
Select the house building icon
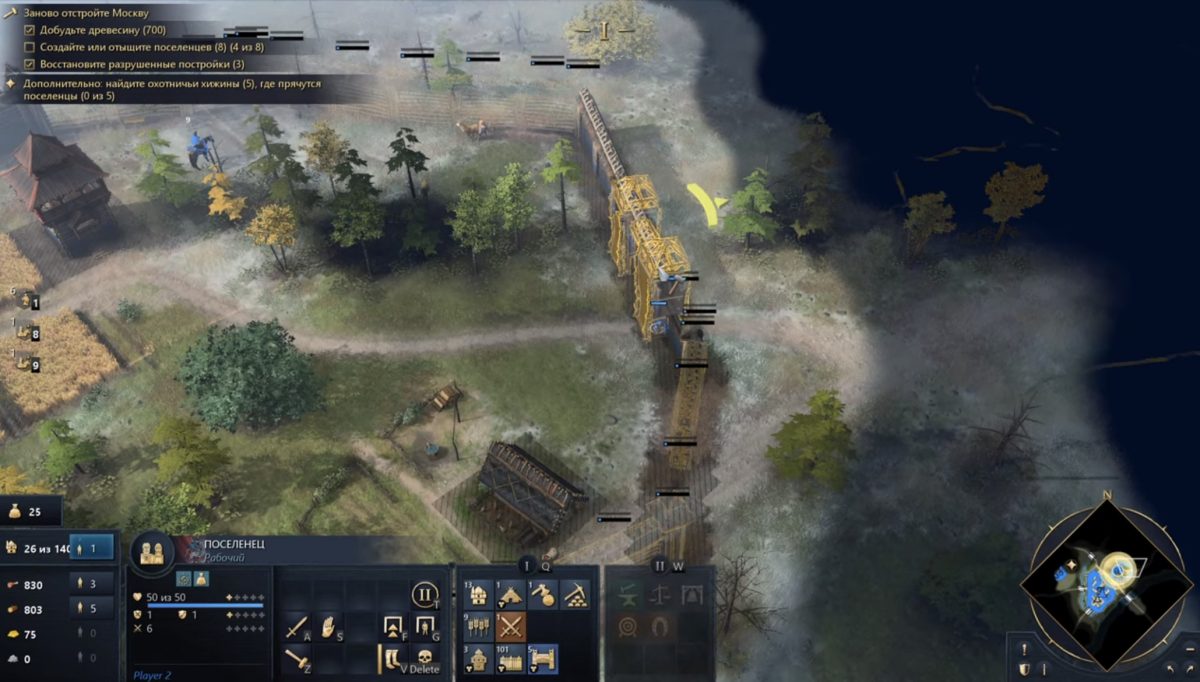pyautogui.click(x=478, y=596)
